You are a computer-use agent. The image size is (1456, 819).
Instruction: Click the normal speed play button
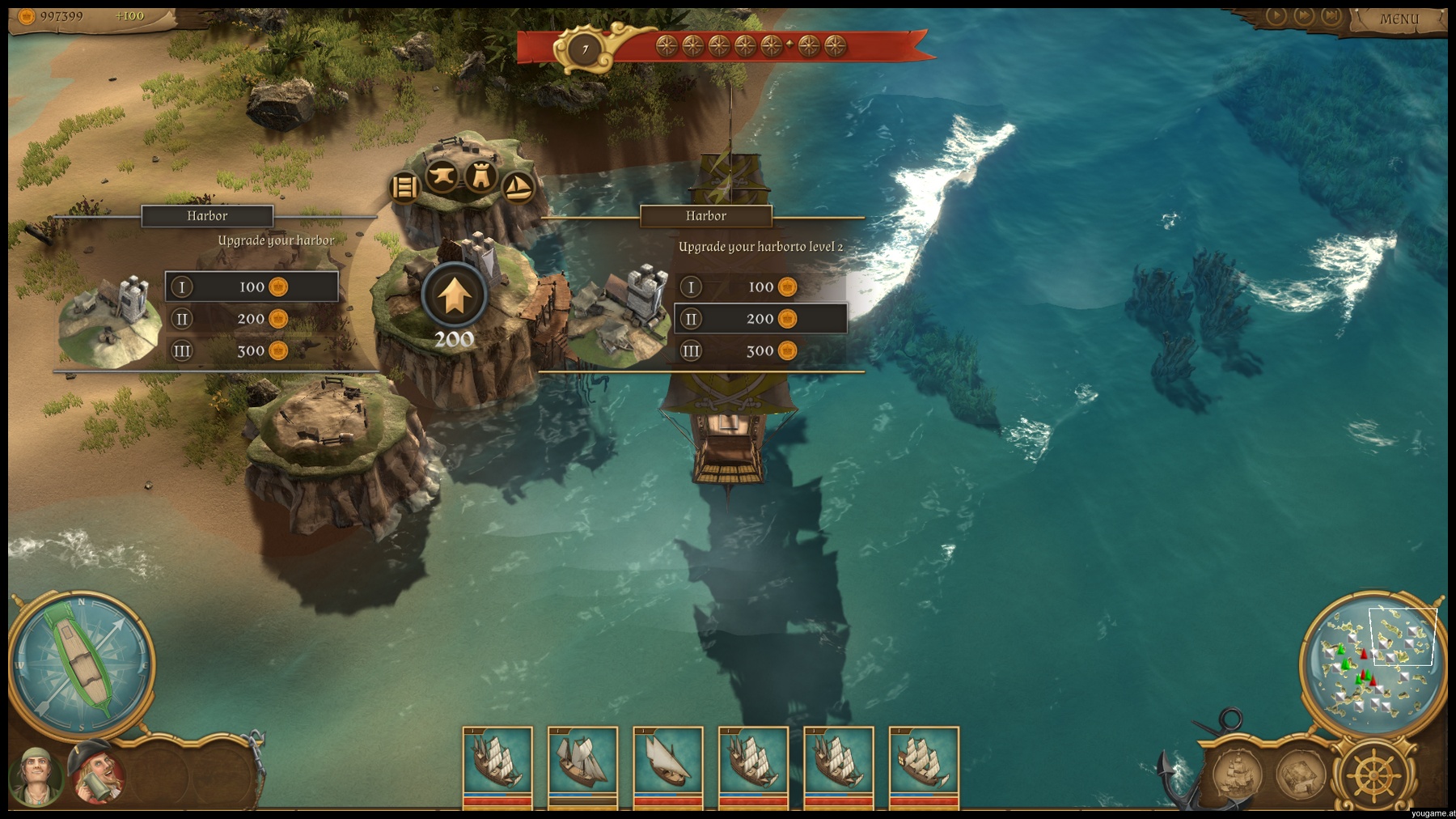[1276, 15]
